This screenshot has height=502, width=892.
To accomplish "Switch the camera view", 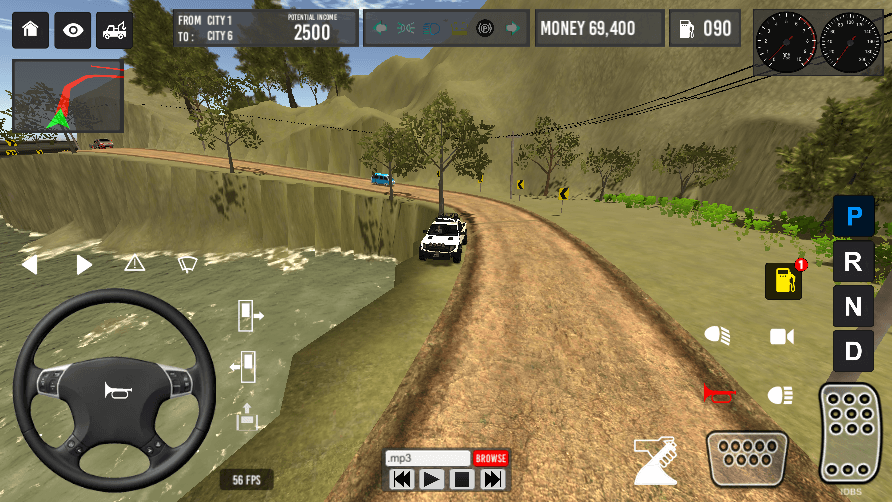I will click(781, 336).
